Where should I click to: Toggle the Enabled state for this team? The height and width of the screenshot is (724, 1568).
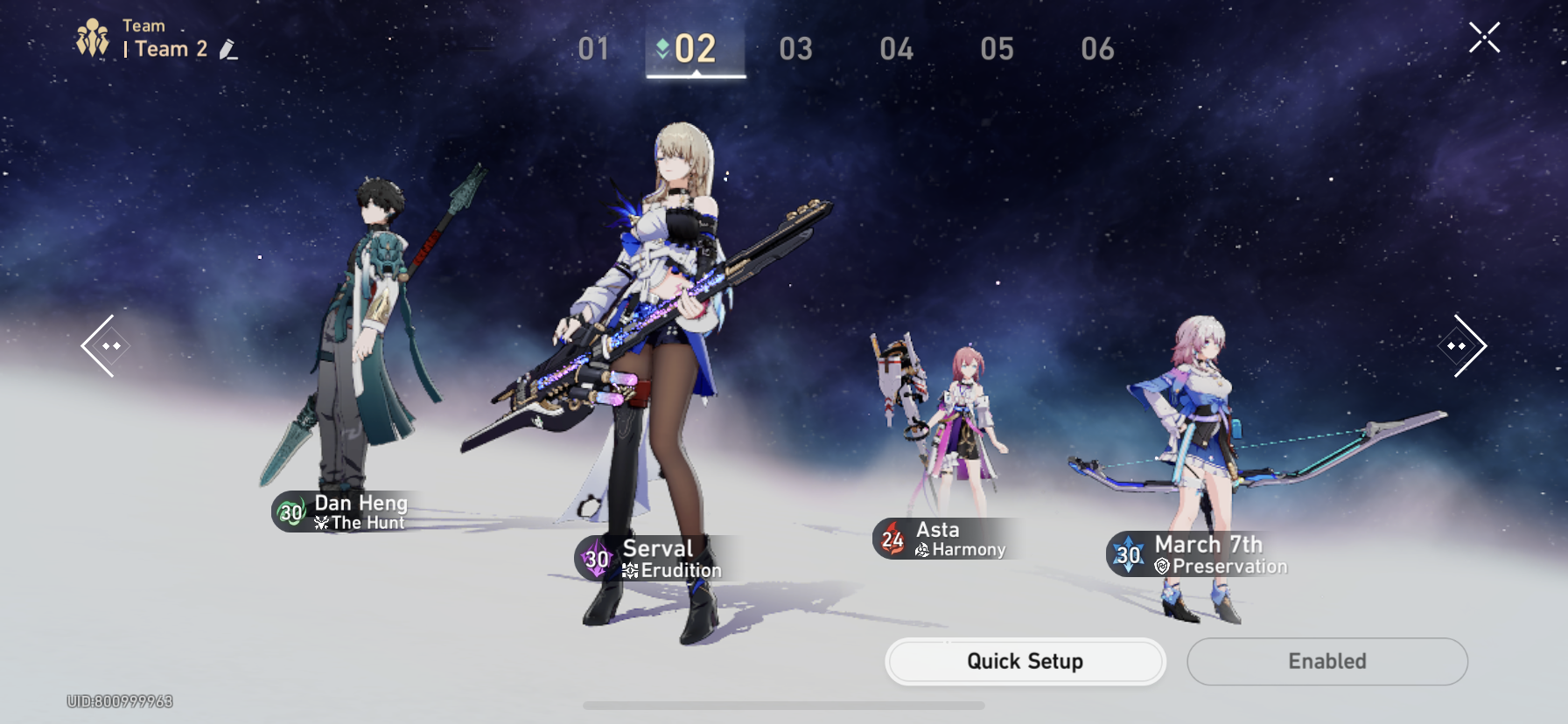pyautogui.click(x=1327, y=661)
